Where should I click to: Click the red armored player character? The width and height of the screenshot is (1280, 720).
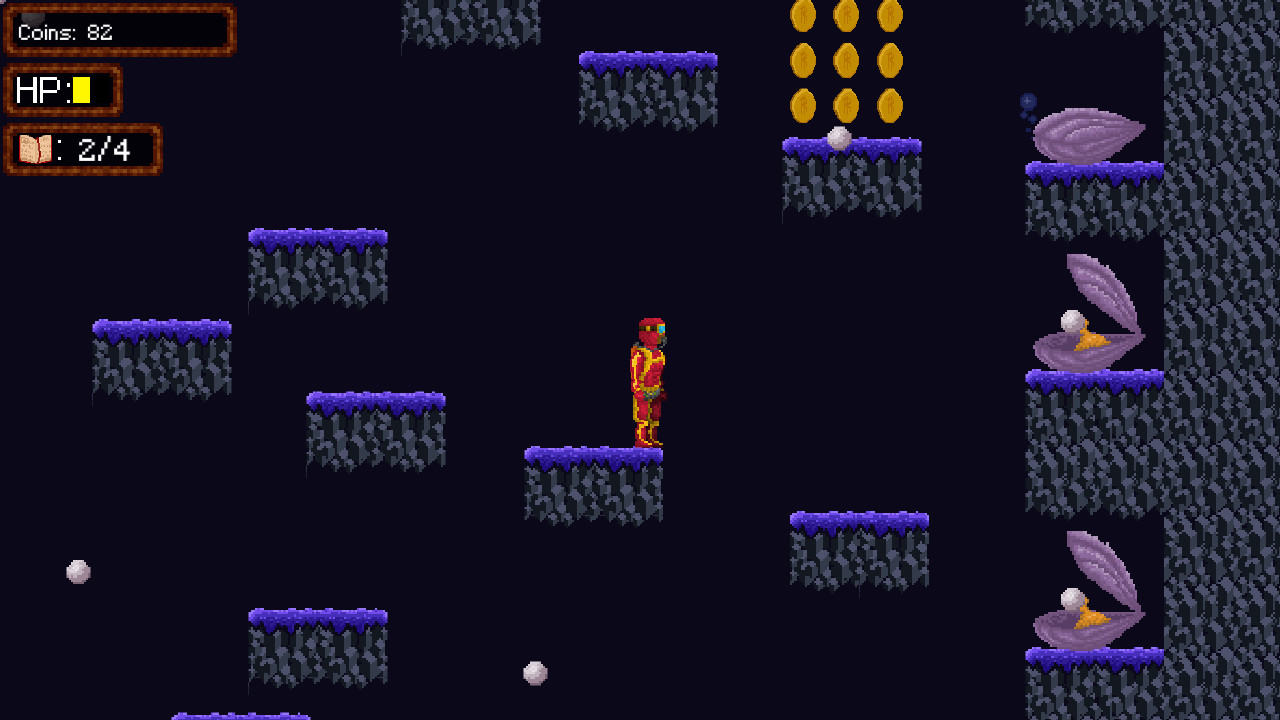(648, 380)
